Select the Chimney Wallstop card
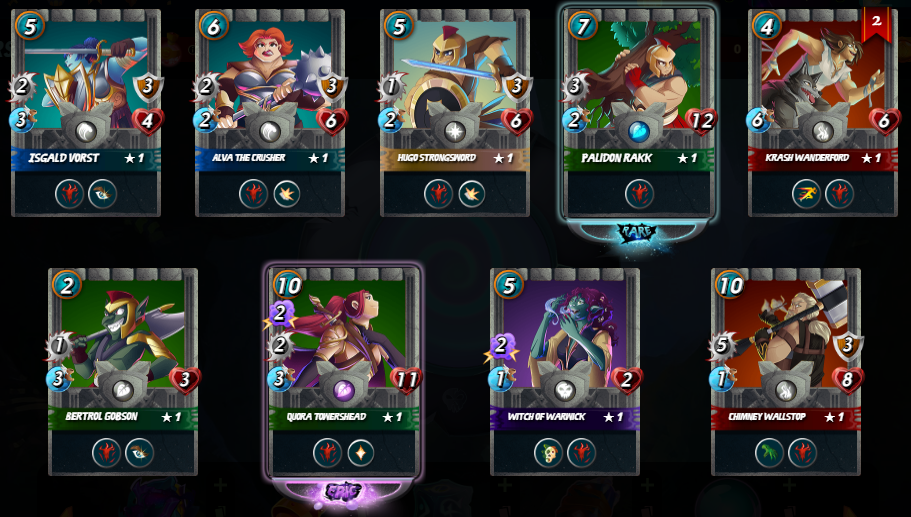The image size is (911, 517). [786, 338]
